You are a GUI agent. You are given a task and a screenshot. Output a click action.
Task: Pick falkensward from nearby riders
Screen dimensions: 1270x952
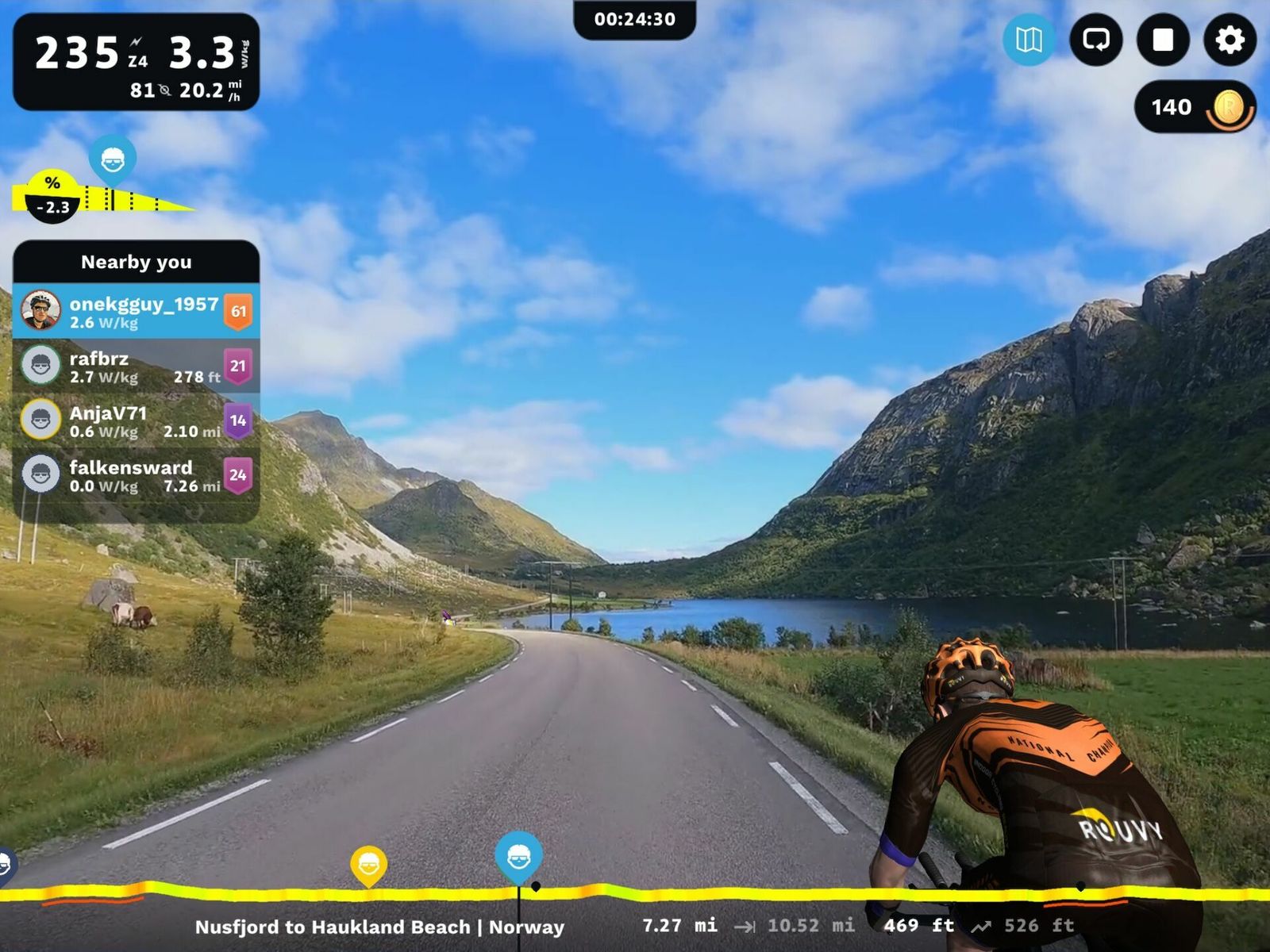(x=136, y=475)
